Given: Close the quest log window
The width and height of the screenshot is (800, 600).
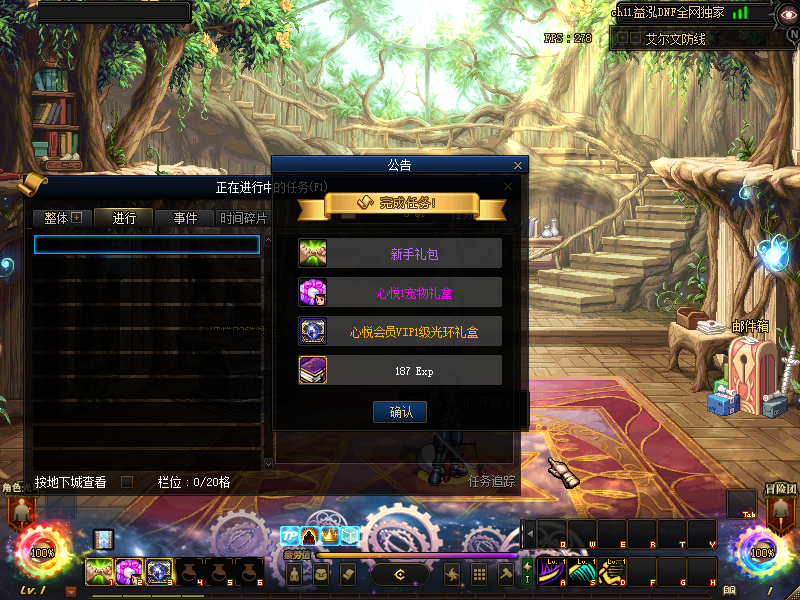Looking at the screenshot, I should coord(508,186).
